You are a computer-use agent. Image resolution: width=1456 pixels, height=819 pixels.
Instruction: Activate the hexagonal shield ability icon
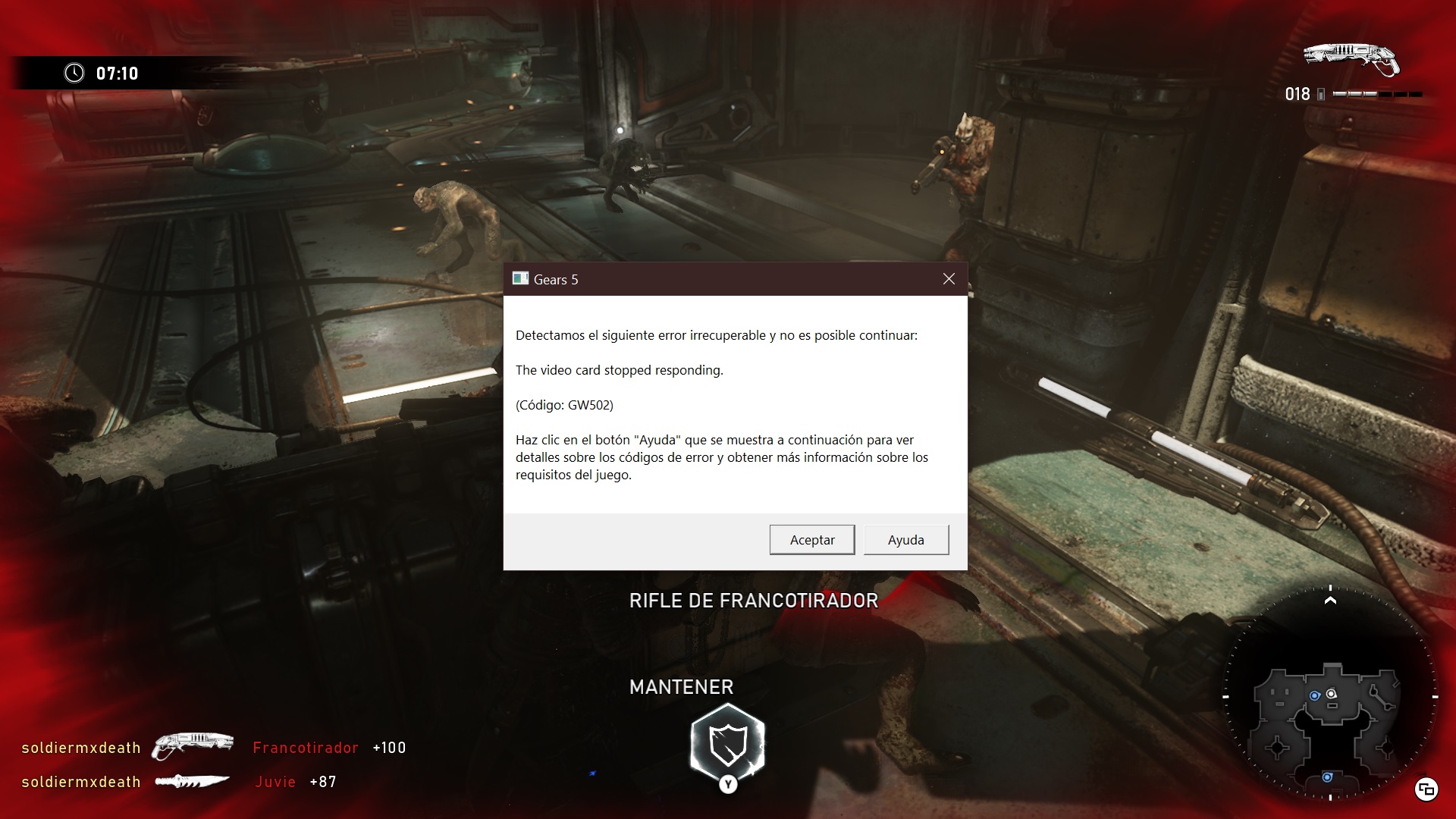pos(728,743)
